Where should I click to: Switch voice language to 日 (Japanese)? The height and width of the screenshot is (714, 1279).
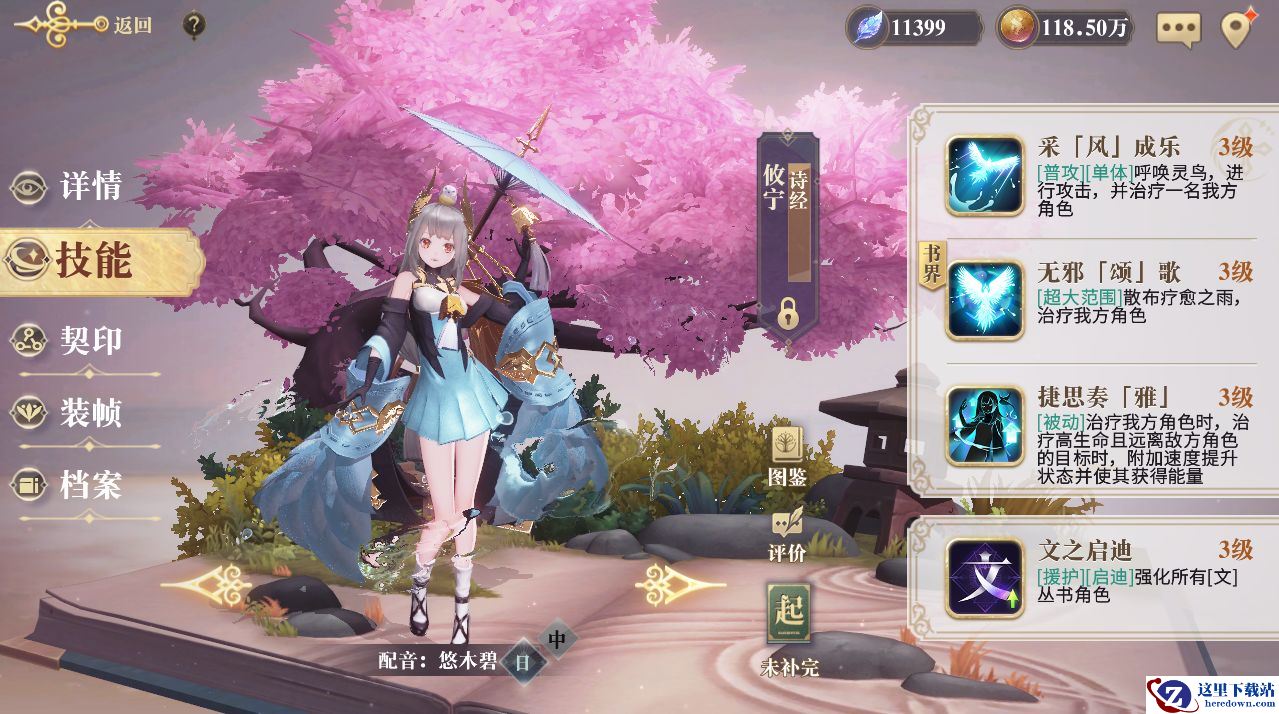[x=522, y=661]
